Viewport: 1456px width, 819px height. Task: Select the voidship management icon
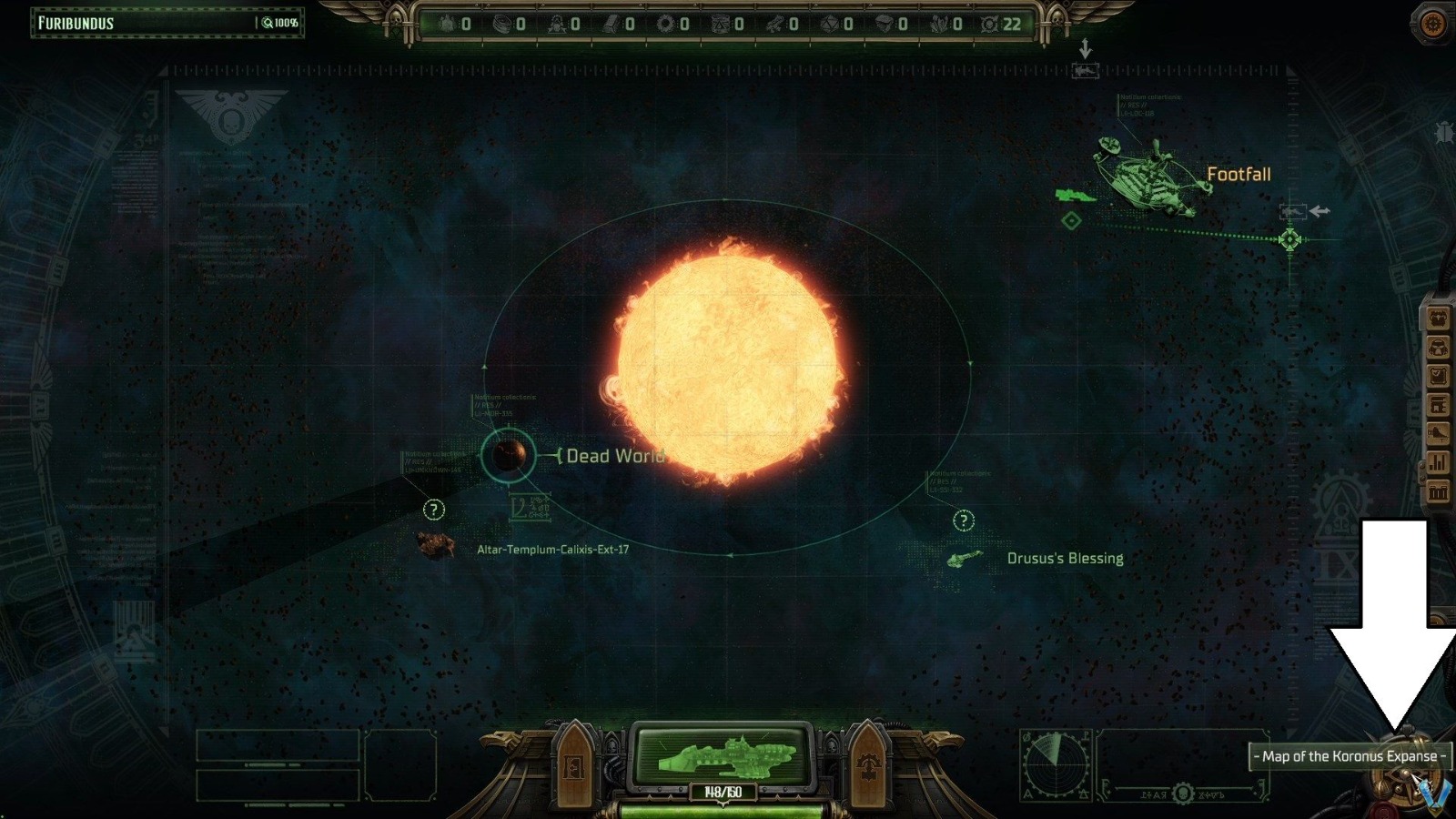(1439, 432)
